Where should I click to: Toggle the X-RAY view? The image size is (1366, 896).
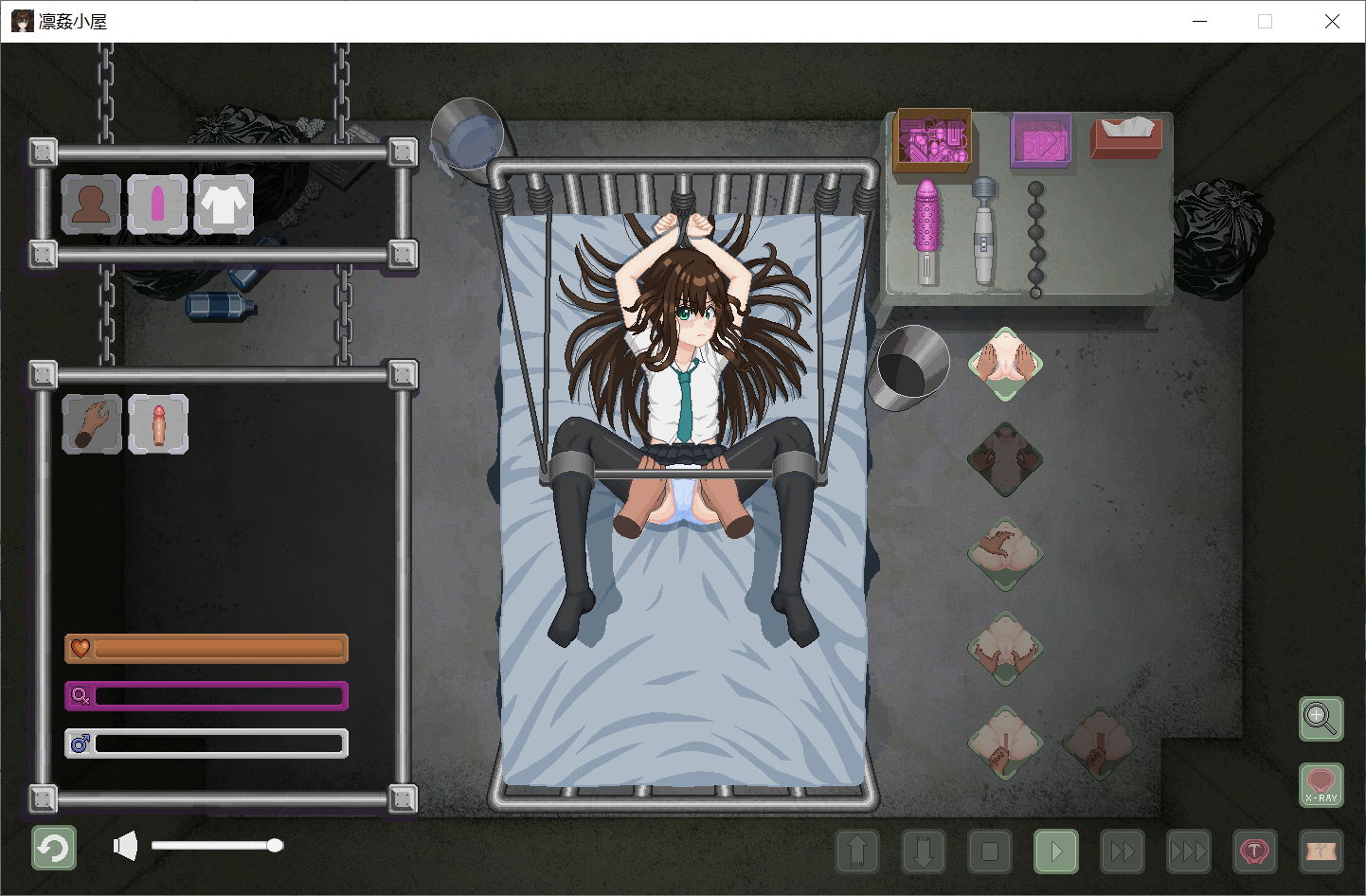pos(1321,786)
